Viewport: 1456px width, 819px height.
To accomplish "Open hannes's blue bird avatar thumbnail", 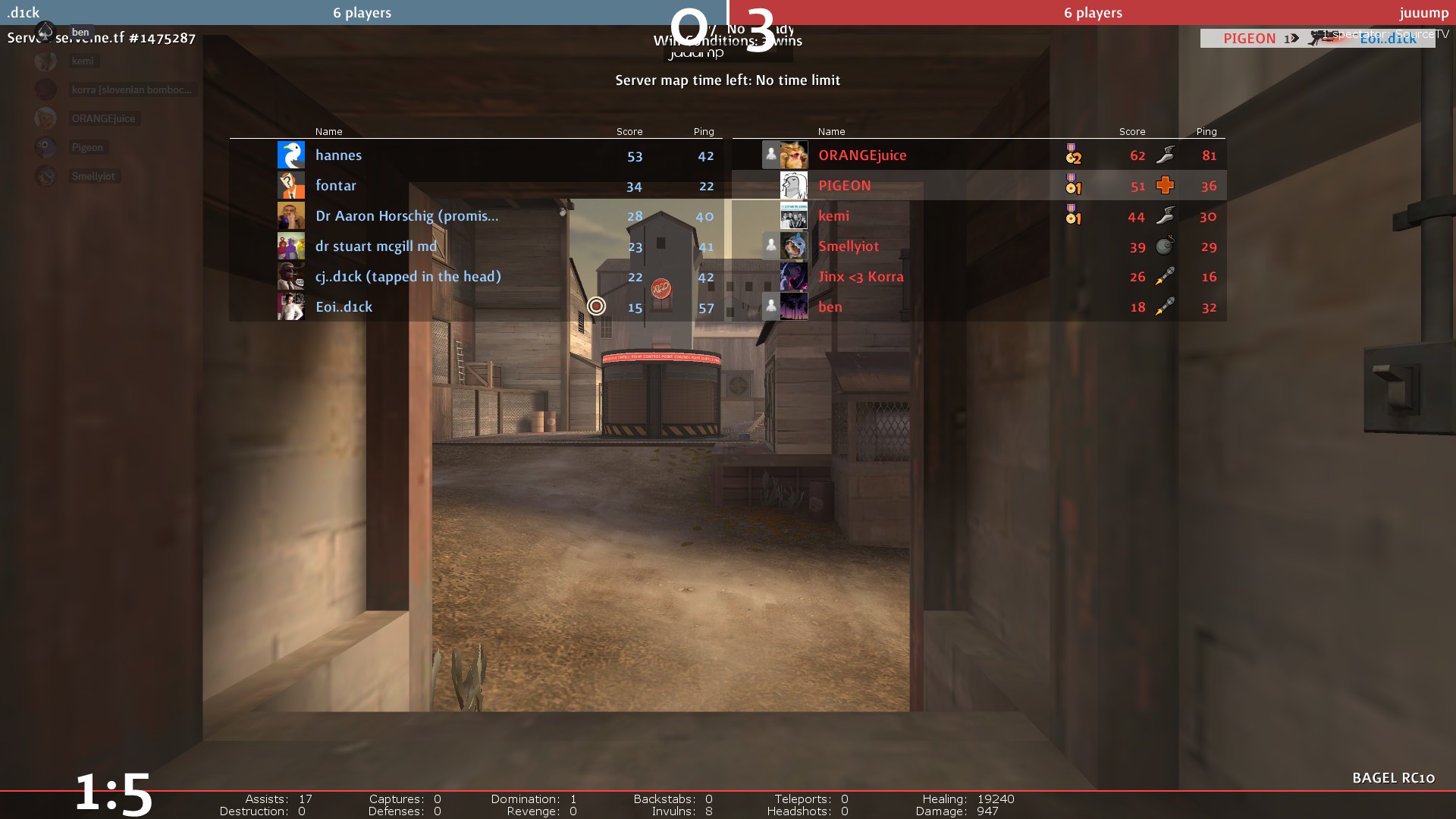I will (x=291, y=155).
